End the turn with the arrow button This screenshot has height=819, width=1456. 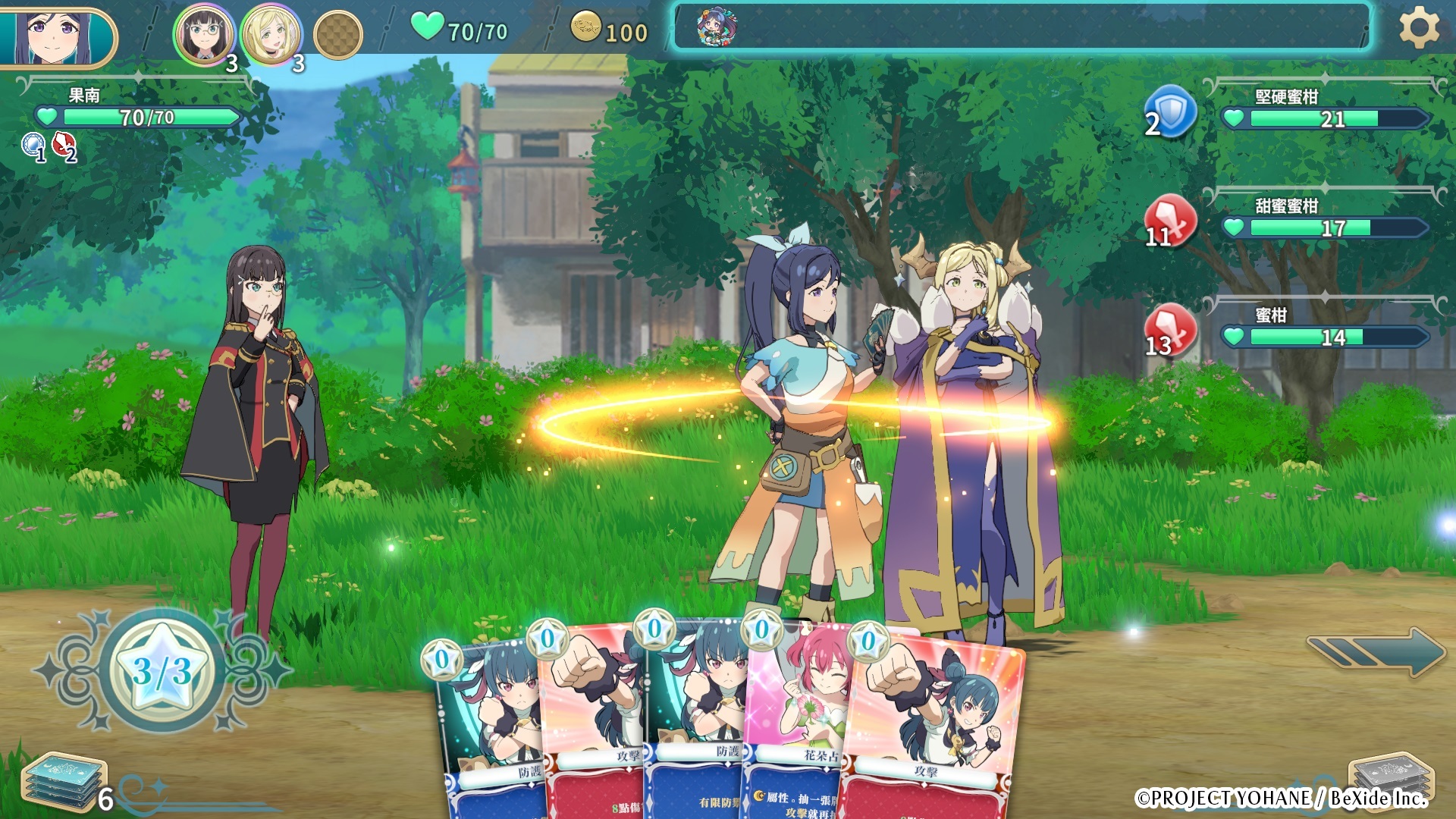1376,651
